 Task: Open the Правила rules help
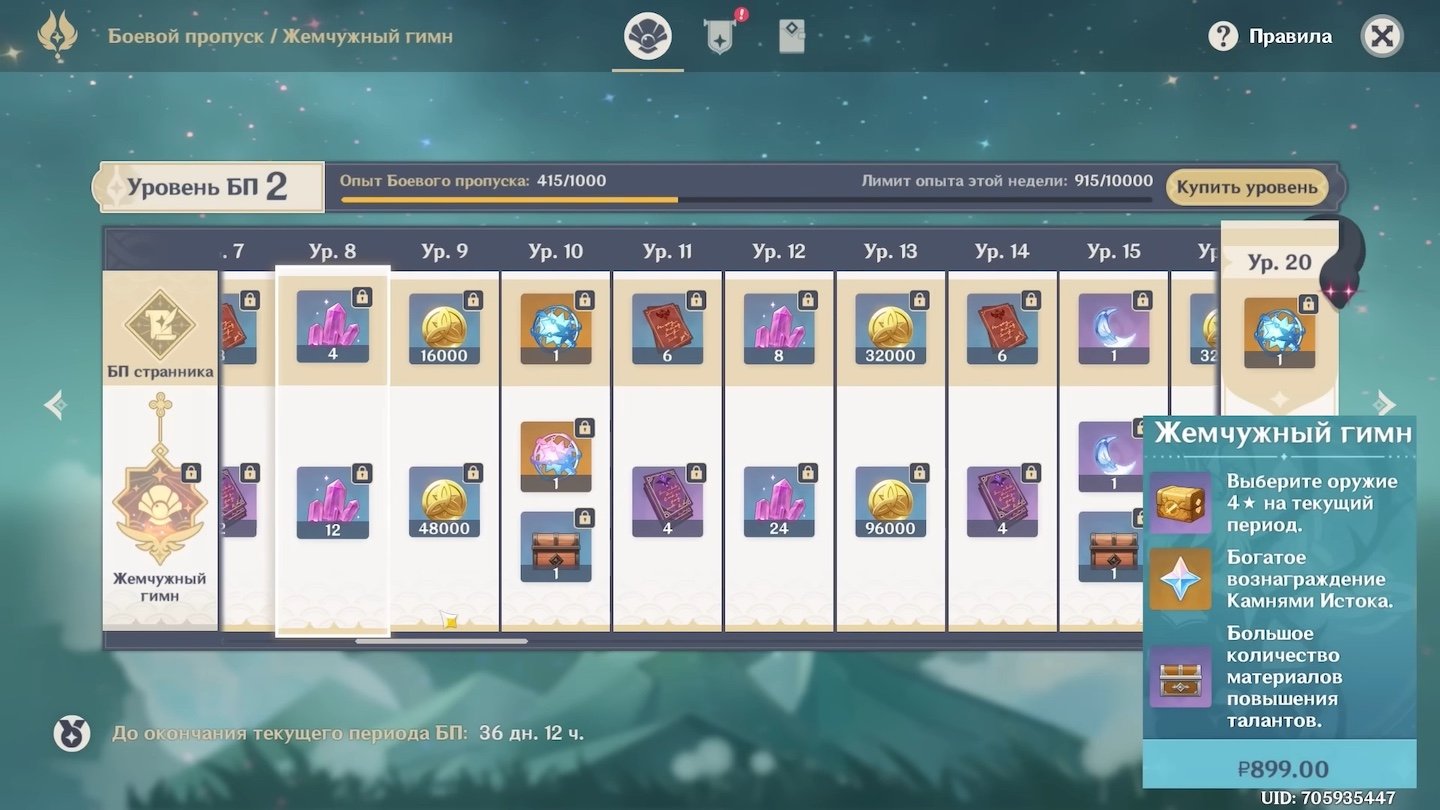1270,37
